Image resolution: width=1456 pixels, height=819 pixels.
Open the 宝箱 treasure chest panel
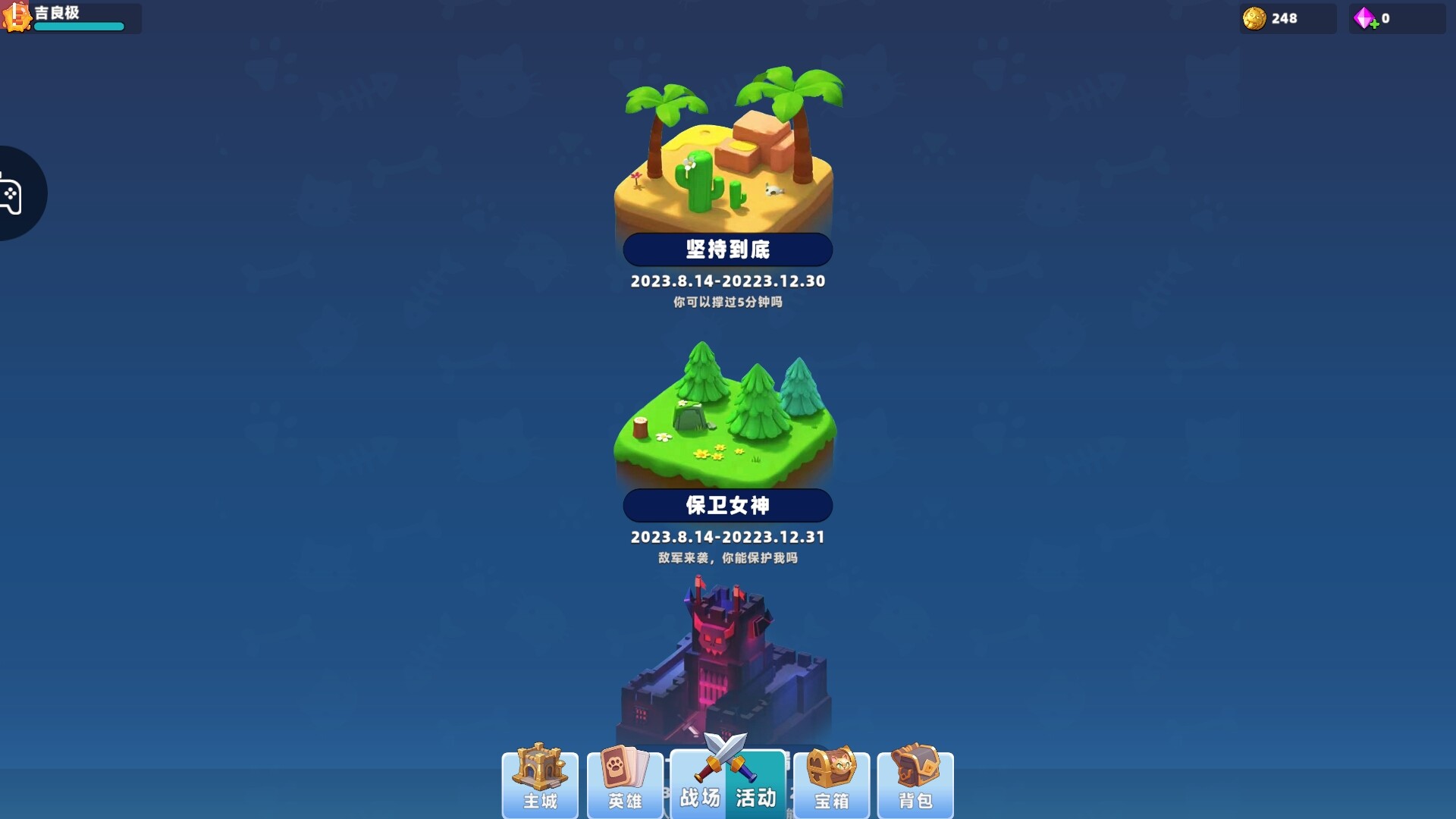click(x=831, y=785)
